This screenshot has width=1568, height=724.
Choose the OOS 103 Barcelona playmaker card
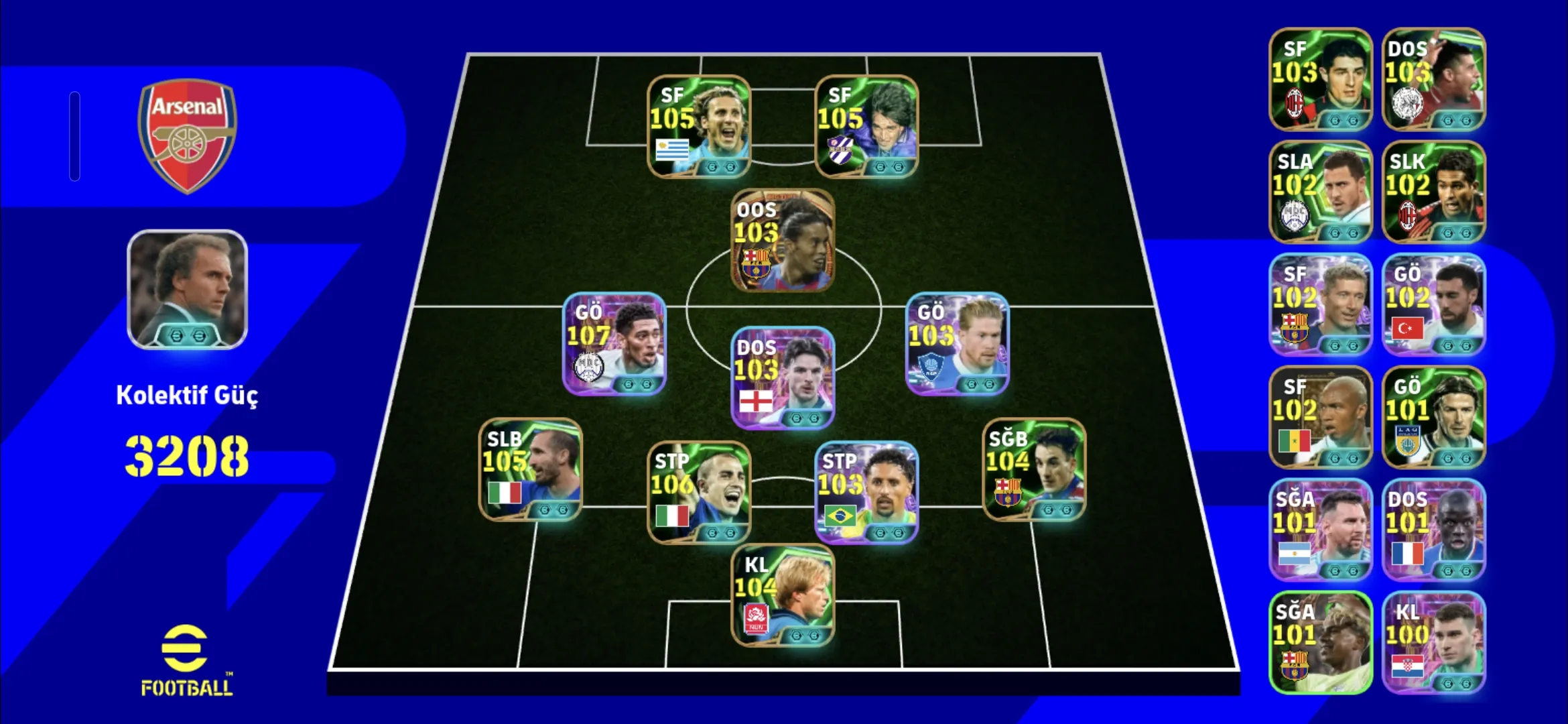click(783, 240)
